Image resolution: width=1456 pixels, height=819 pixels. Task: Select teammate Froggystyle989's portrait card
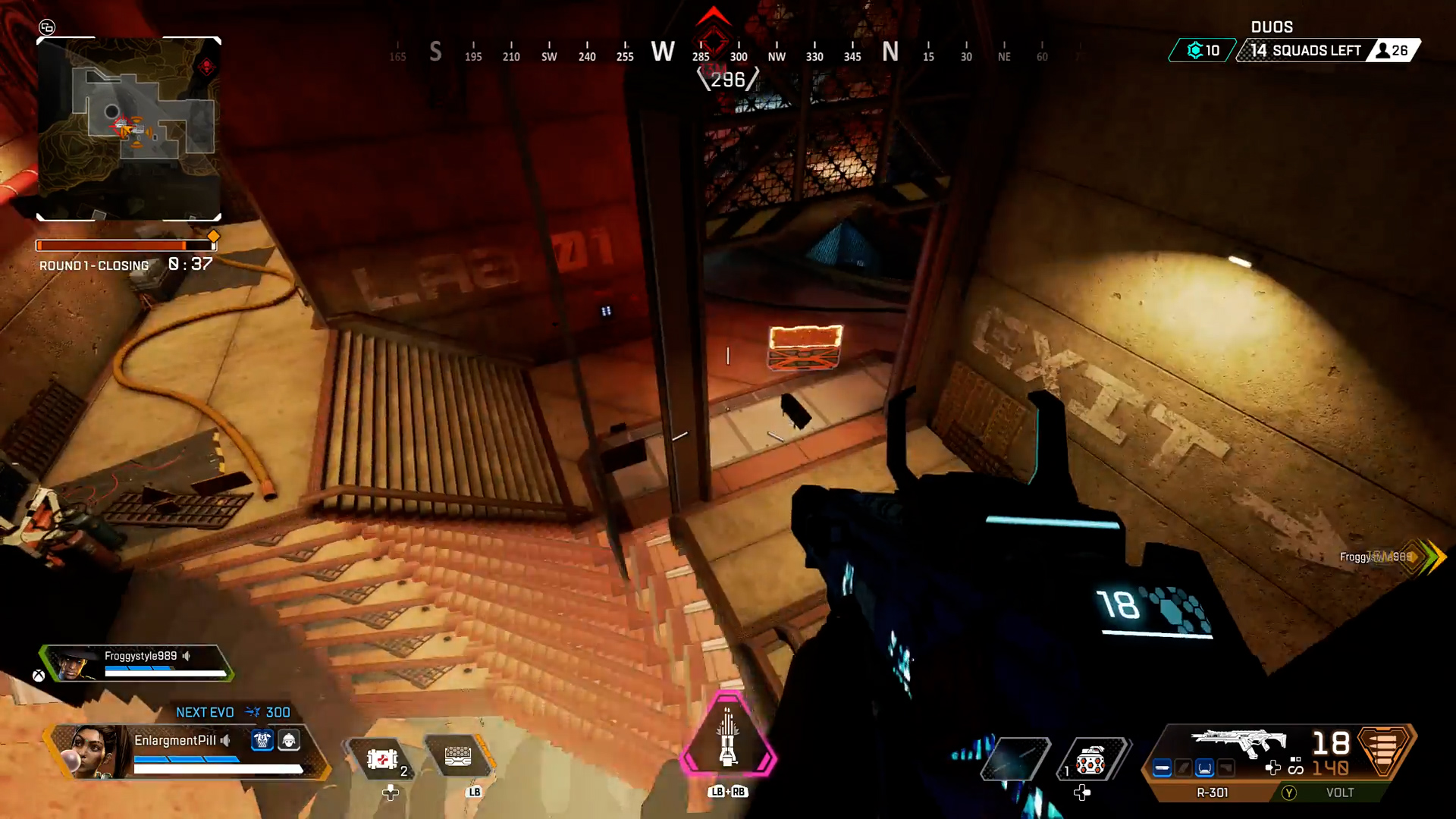click(x=74, y=664)
